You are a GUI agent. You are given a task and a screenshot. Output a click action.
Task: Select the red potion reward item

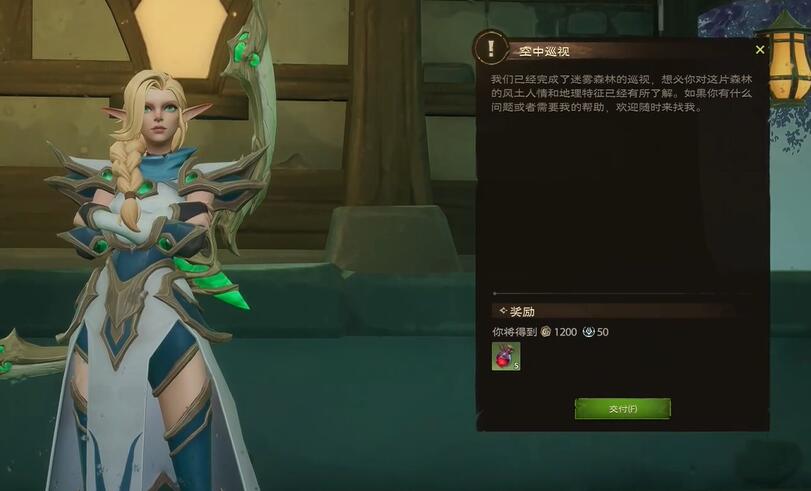tap(505, 356)
